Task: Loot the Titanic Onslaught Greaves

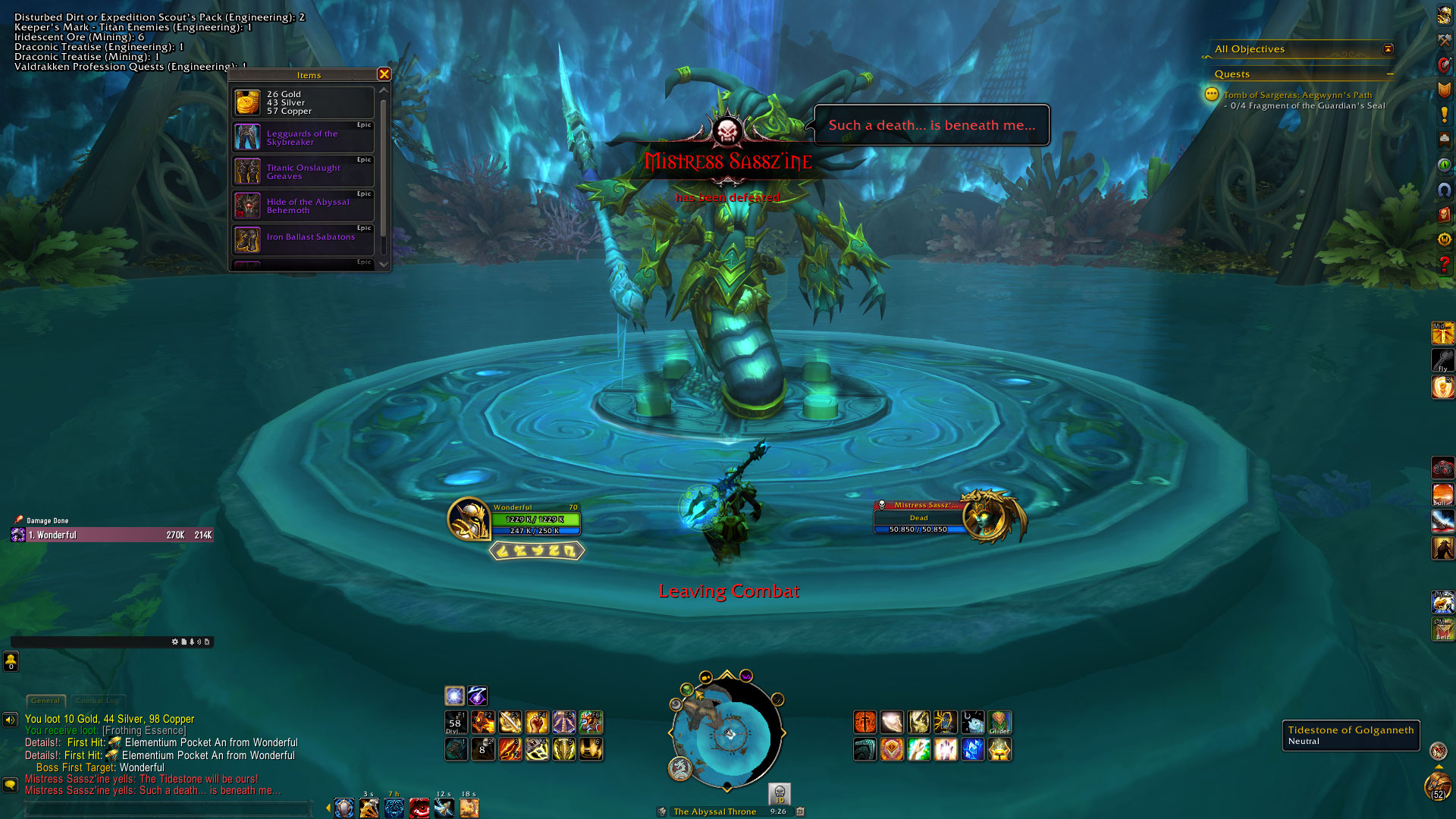Action: point(303,171)
